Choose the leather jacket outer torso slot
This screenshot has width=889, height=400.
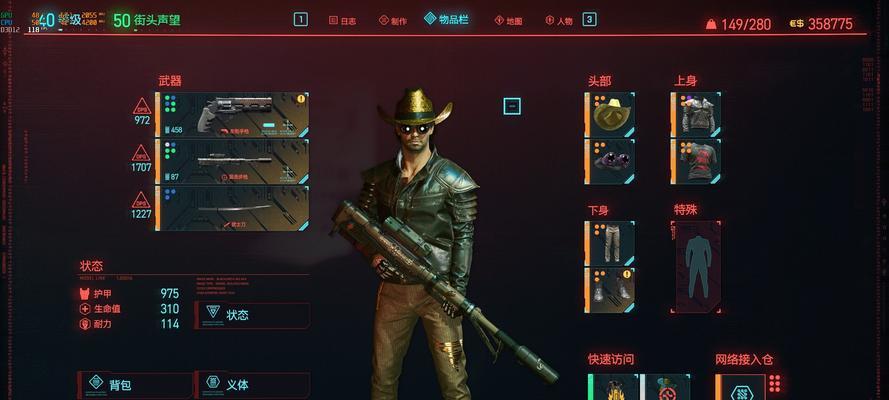(x=696, y=114)
